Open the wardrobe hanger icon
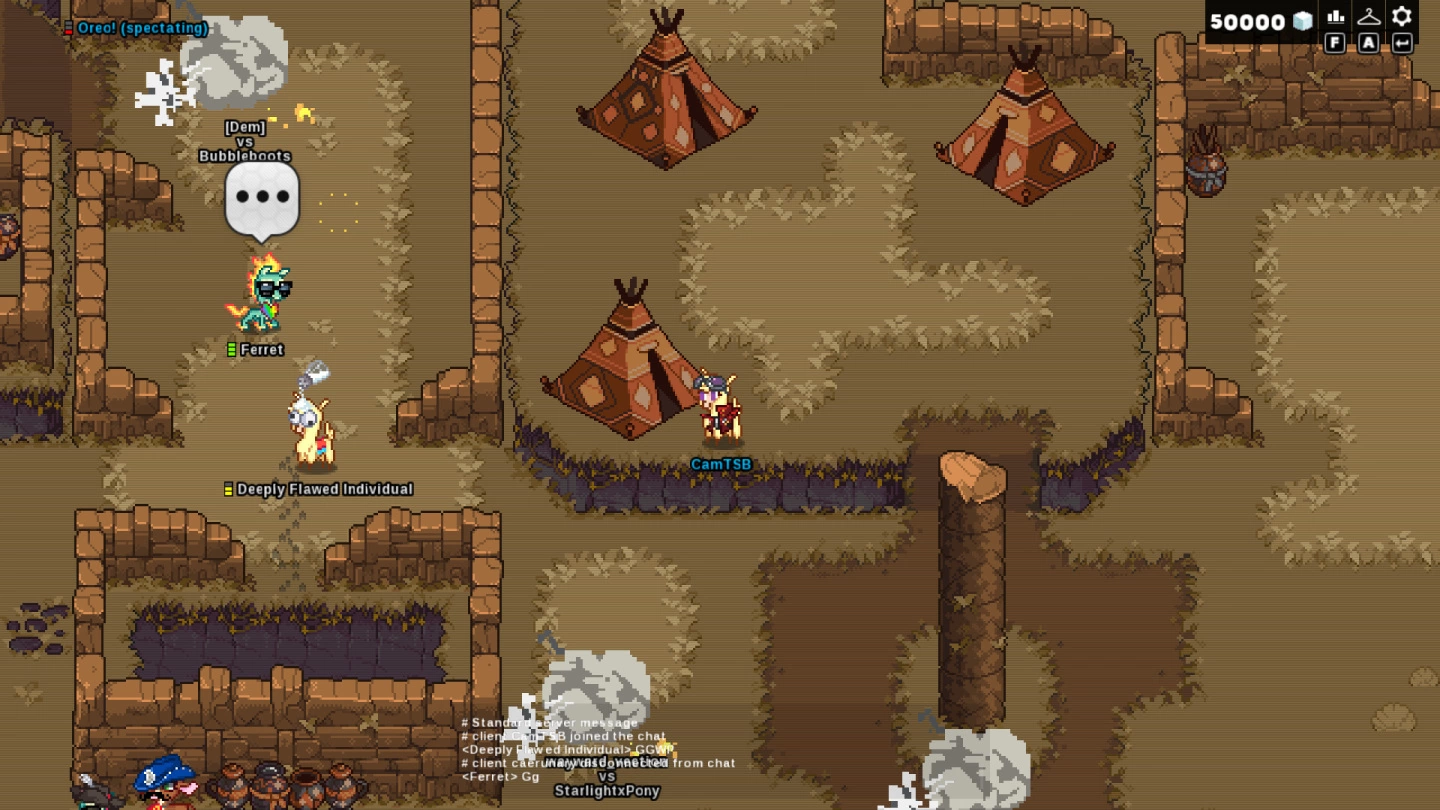 pyautogui.click(x=1368, y=17)
